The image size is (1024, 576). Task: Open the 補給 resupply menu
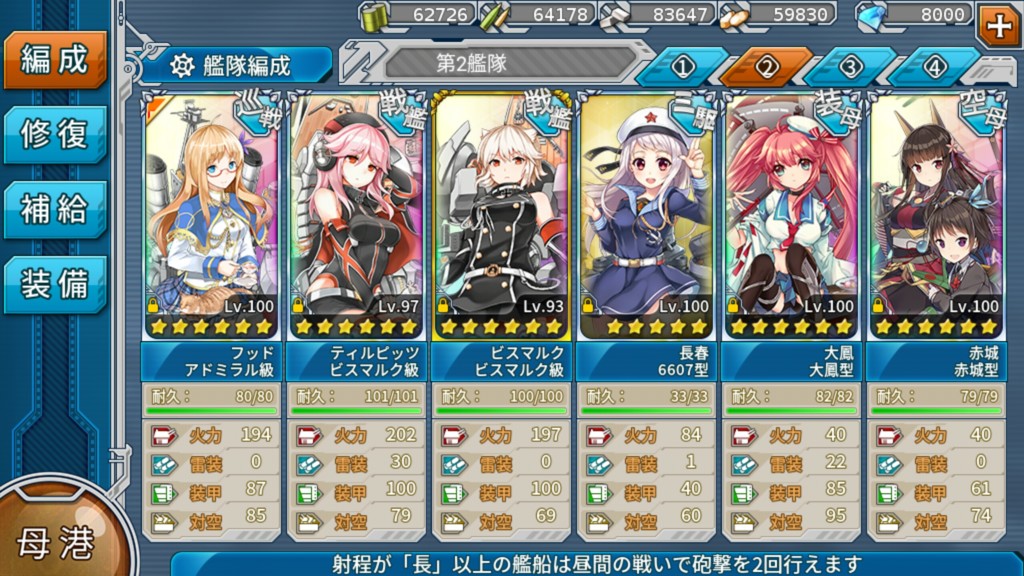coord(54,209)
